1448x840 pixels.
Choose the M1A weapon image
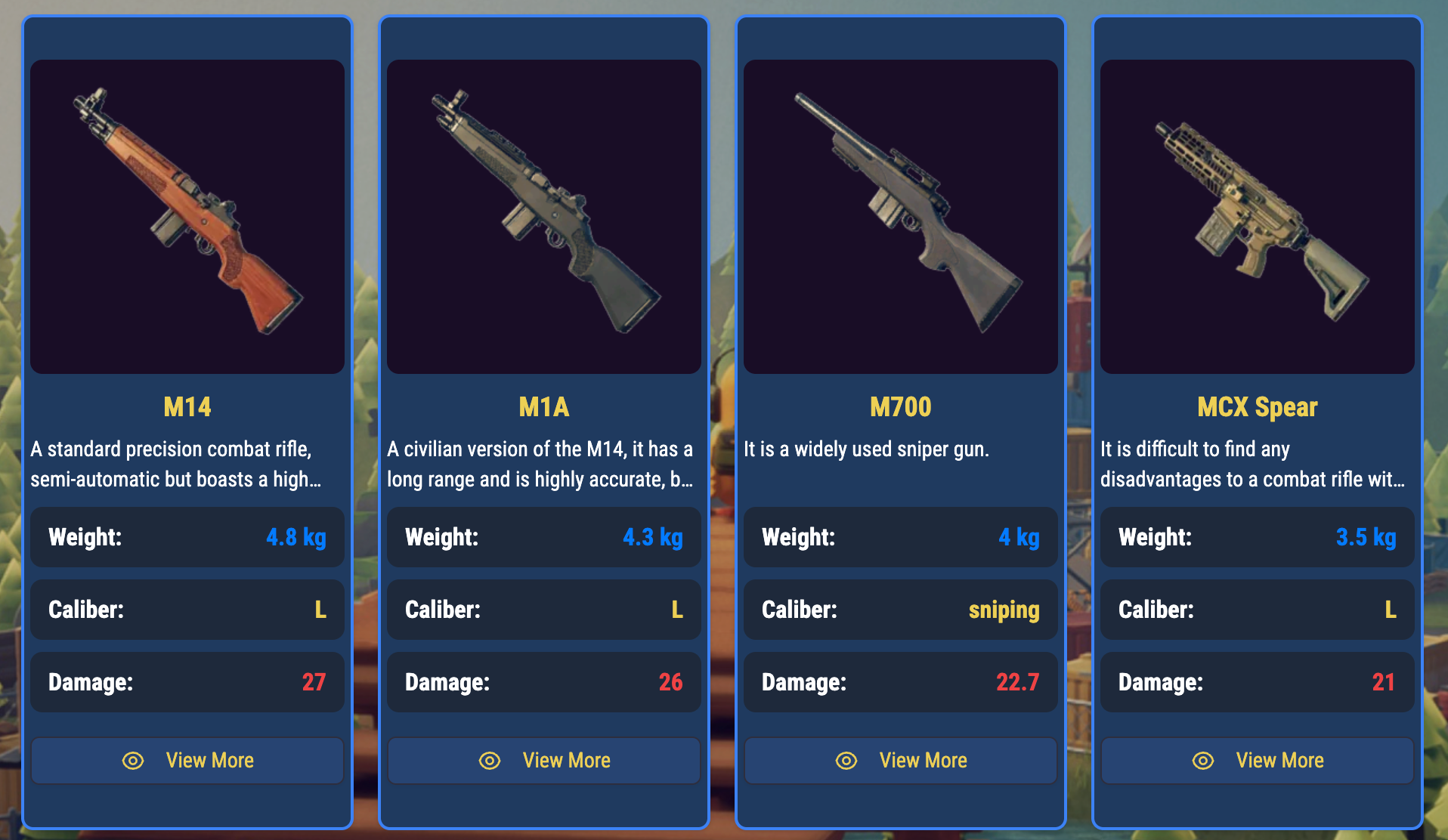pos(544,217)
